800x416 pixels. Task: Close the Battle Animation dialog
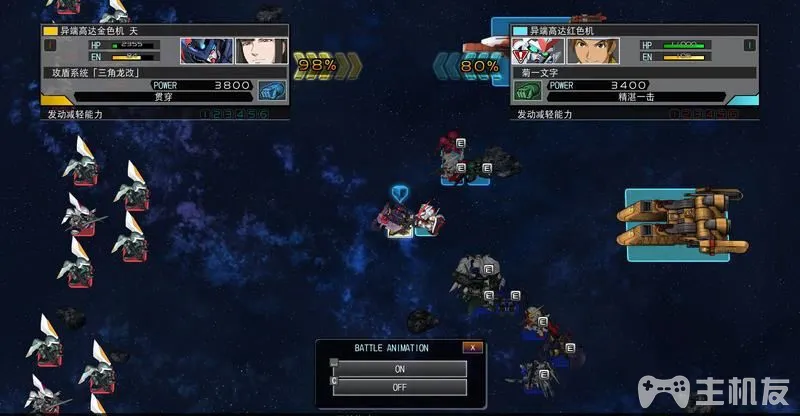point(472,347)
